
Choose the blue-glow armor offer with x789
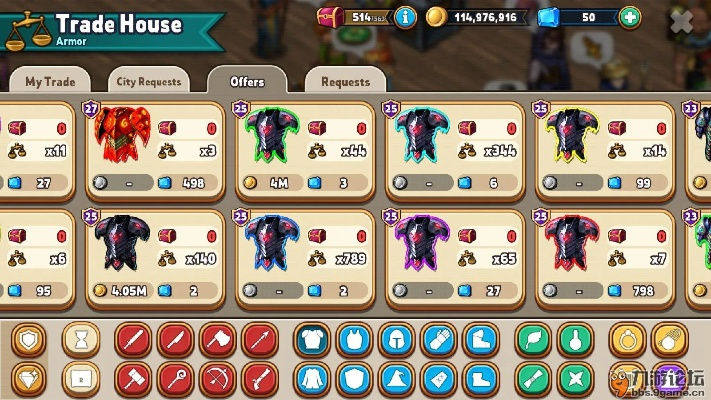[309, 258]
